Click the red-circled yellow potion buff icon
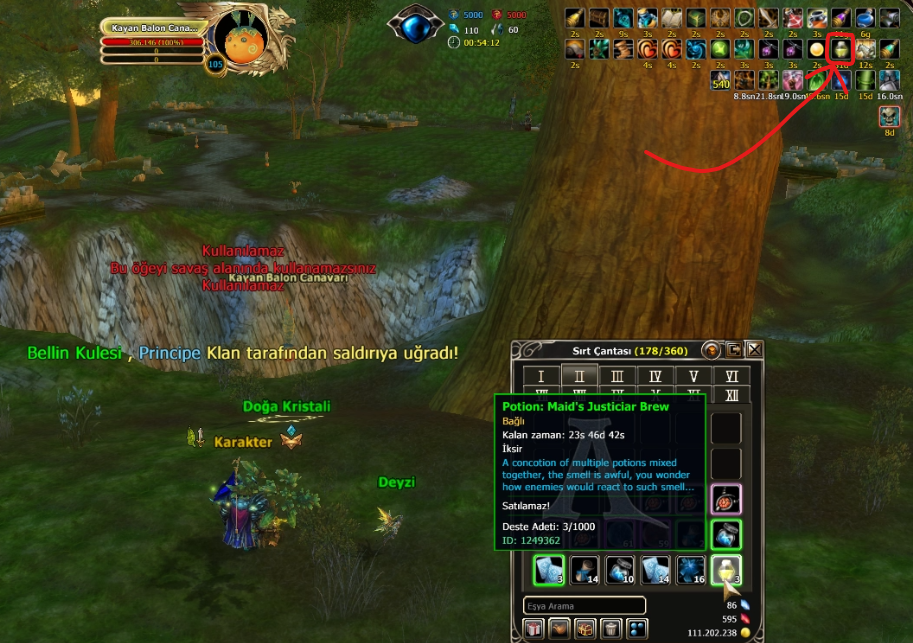This screenshot has width=913, height=643. click(841, 48)
